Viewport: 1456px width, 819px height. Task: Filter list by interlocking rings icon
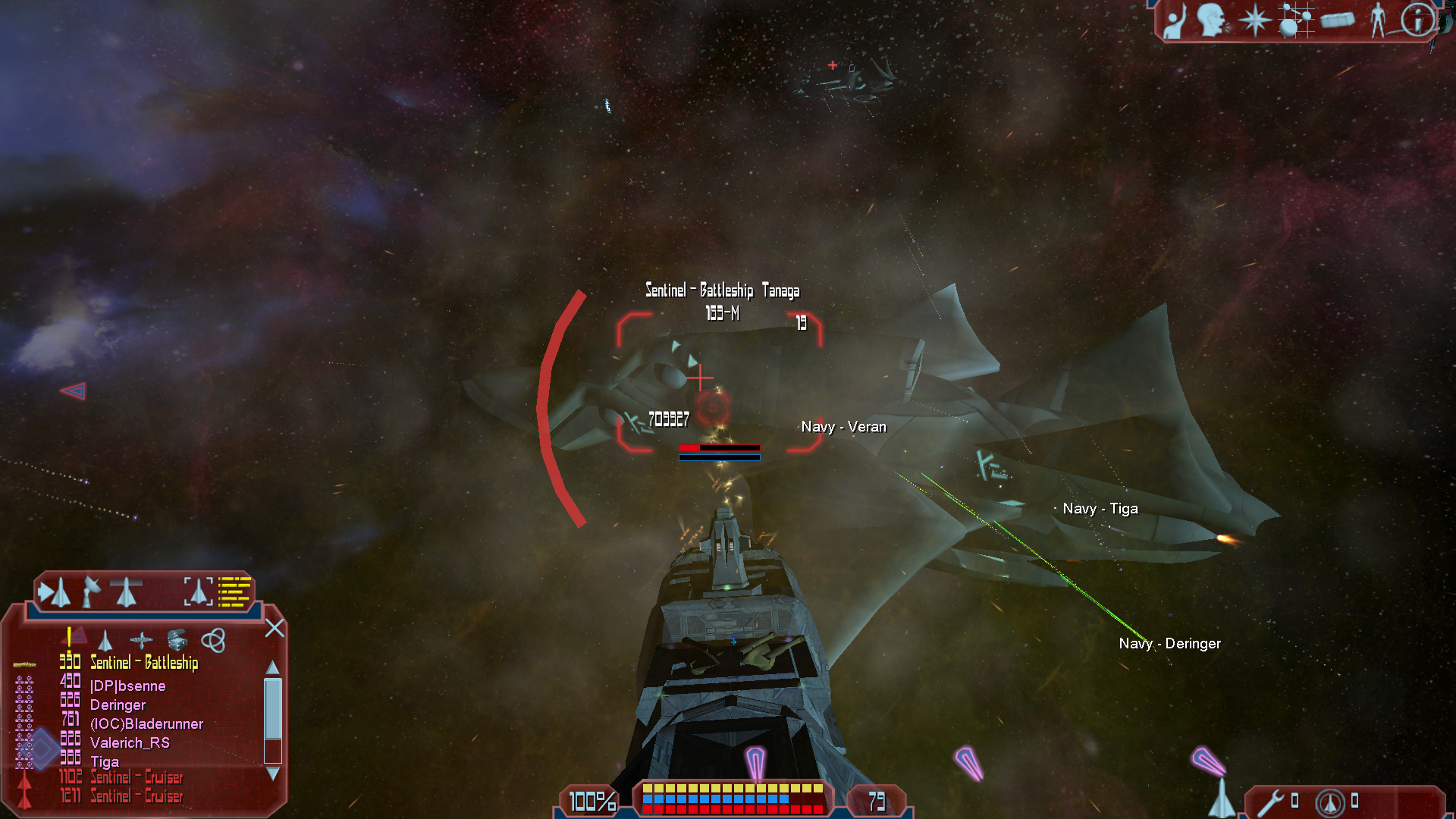pos(213,640)
